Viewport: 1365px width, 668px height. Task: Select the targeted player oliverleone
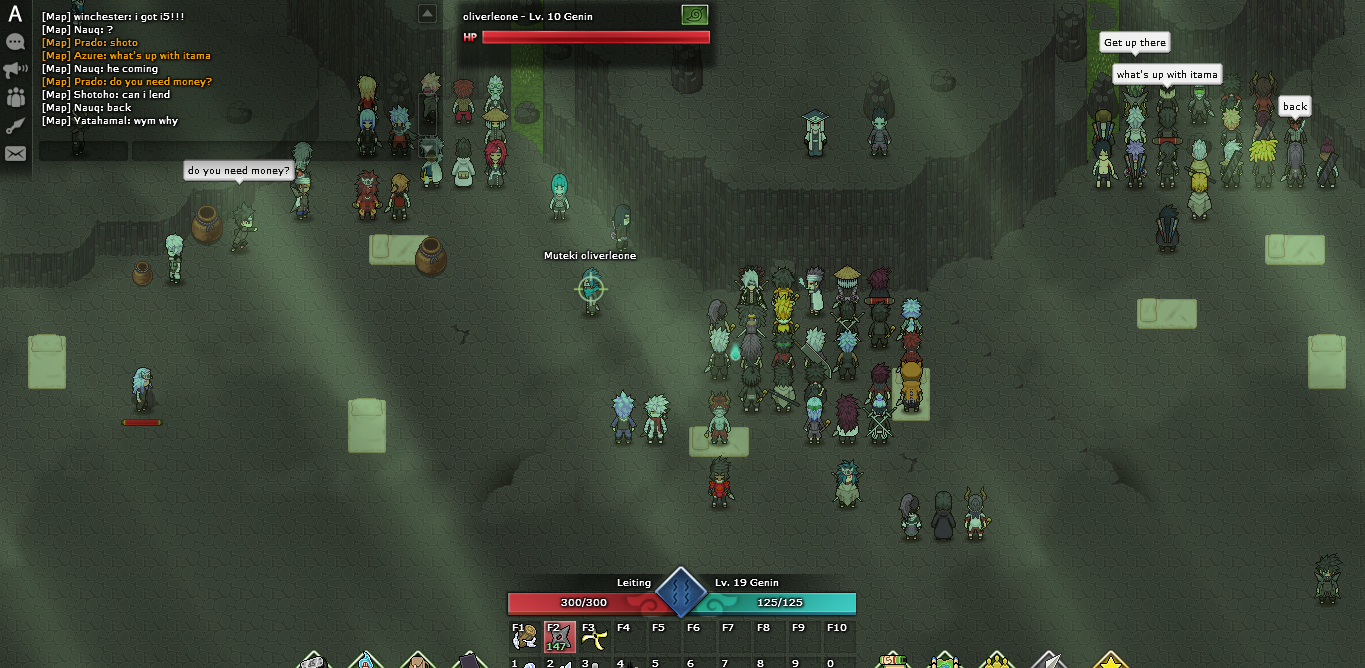coord(591,289)
